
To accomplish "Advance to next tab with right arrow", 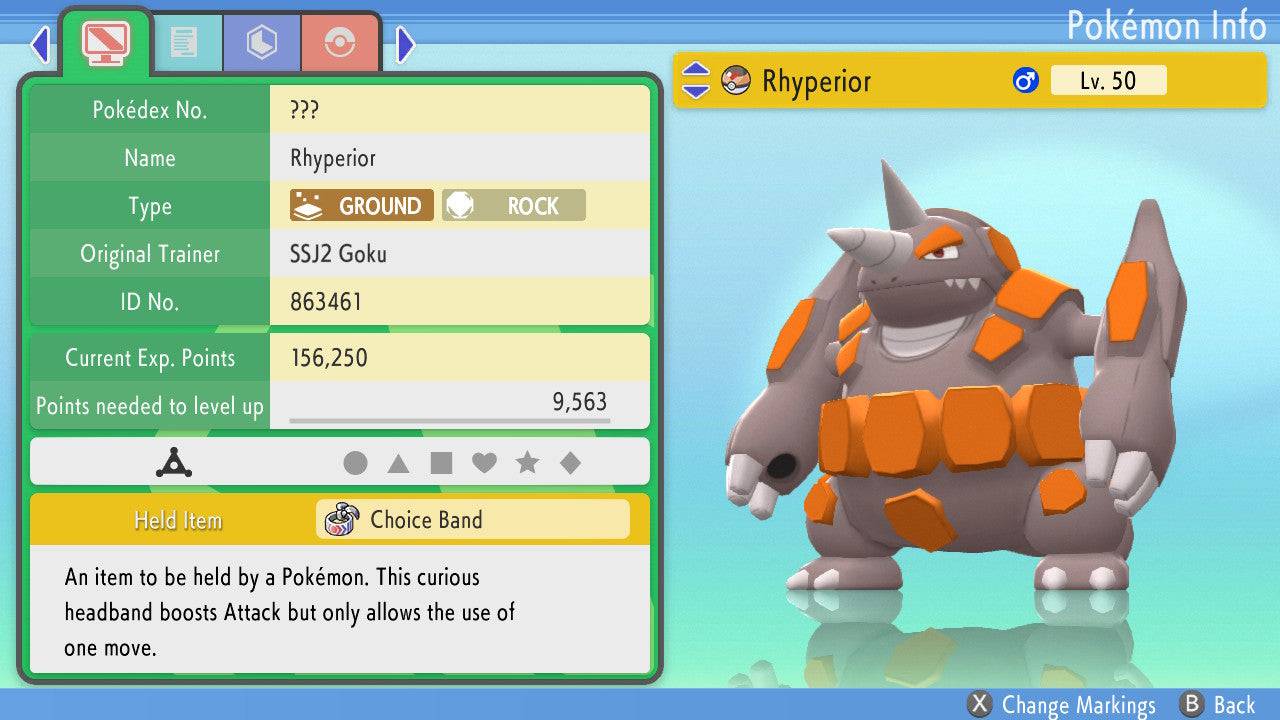I will (405, 44).
